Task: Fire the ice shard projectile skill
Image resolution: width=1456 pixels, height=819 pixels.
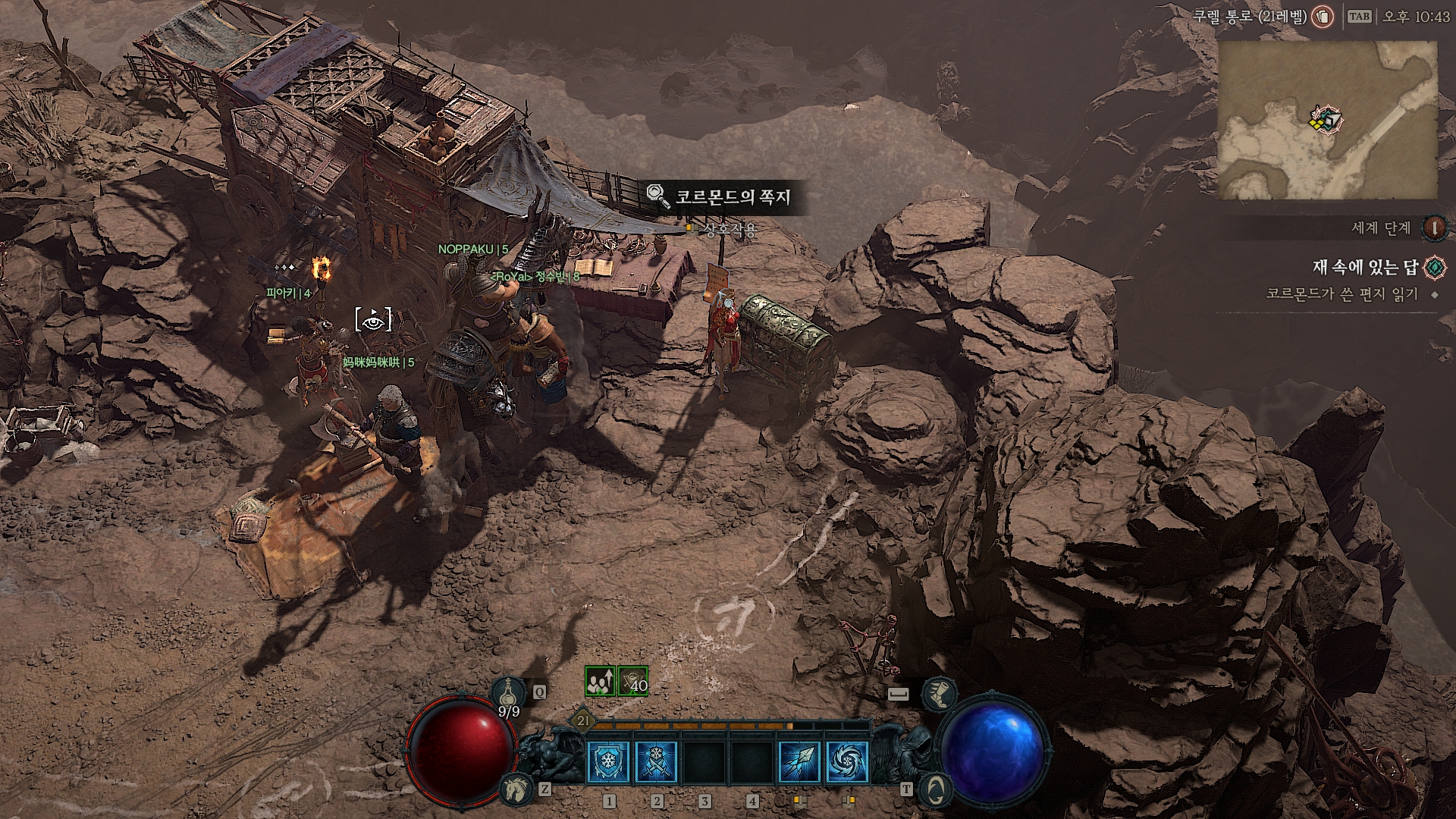Action: pos(799,761)
